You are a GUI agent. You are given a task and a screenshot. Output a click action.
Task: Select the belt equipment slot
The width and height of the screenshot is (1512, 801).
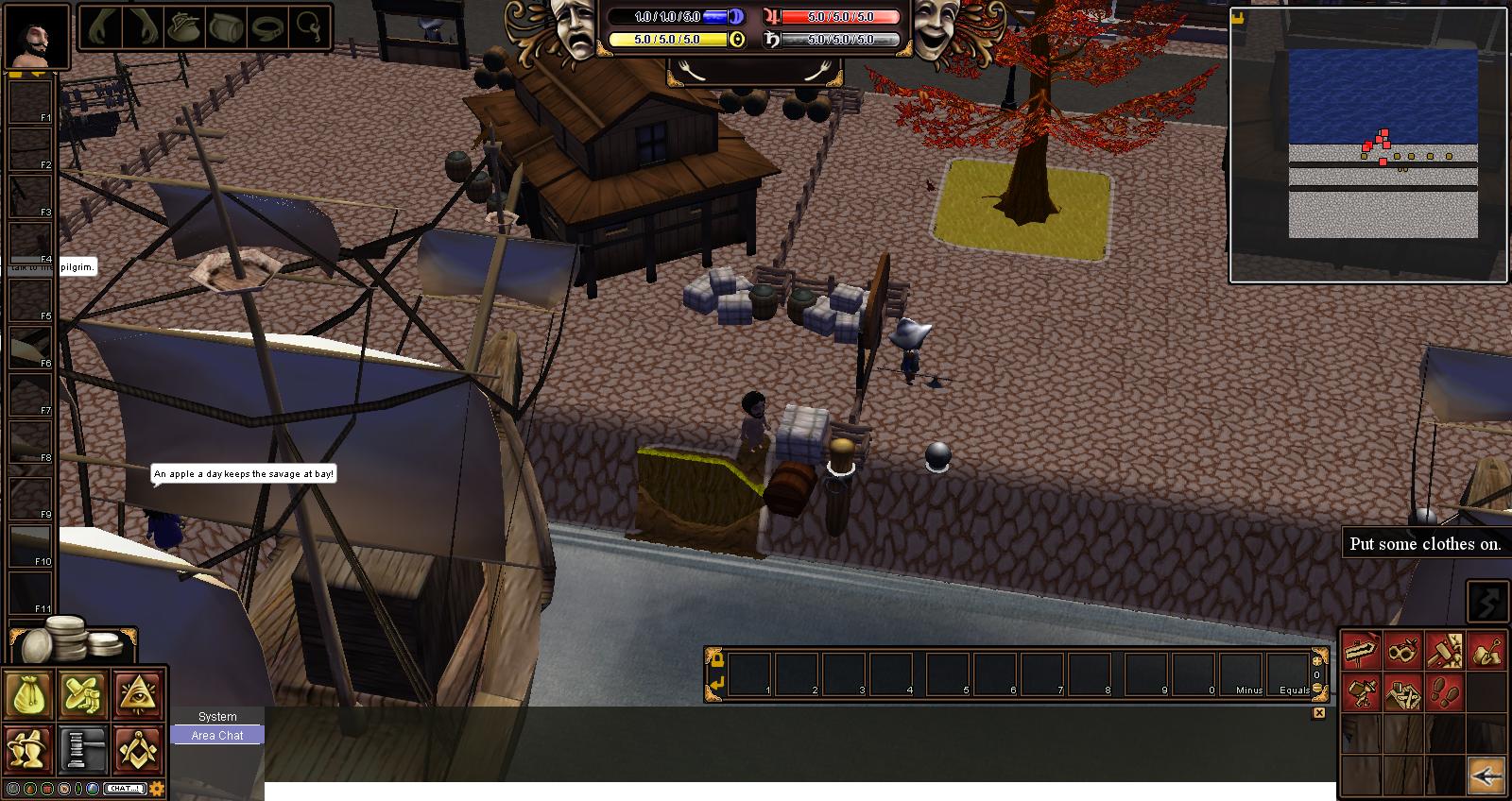pyautogui.click(x=270, y=28)
